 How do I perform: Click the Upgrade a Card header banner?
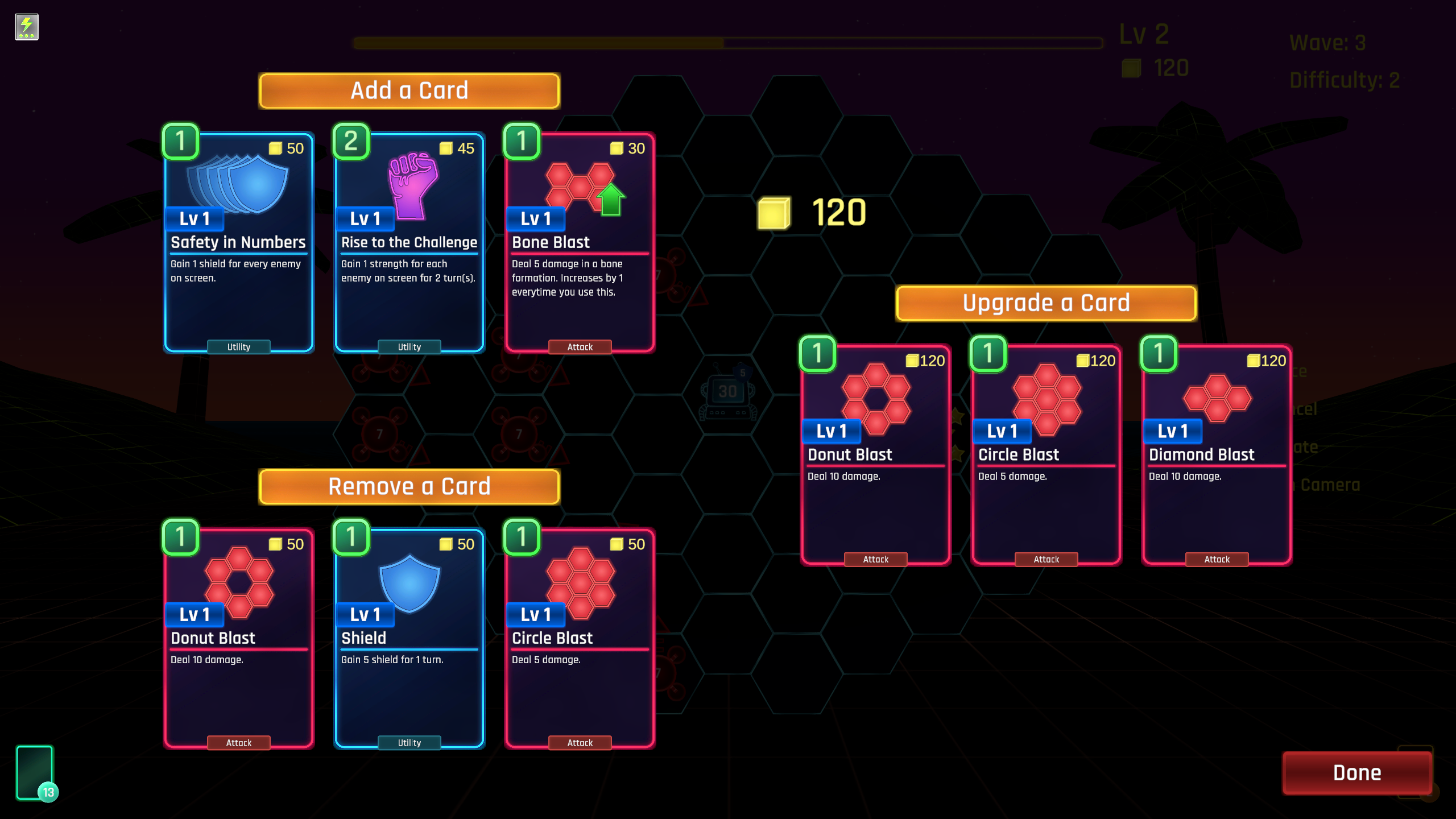(x=1045, y=303)
